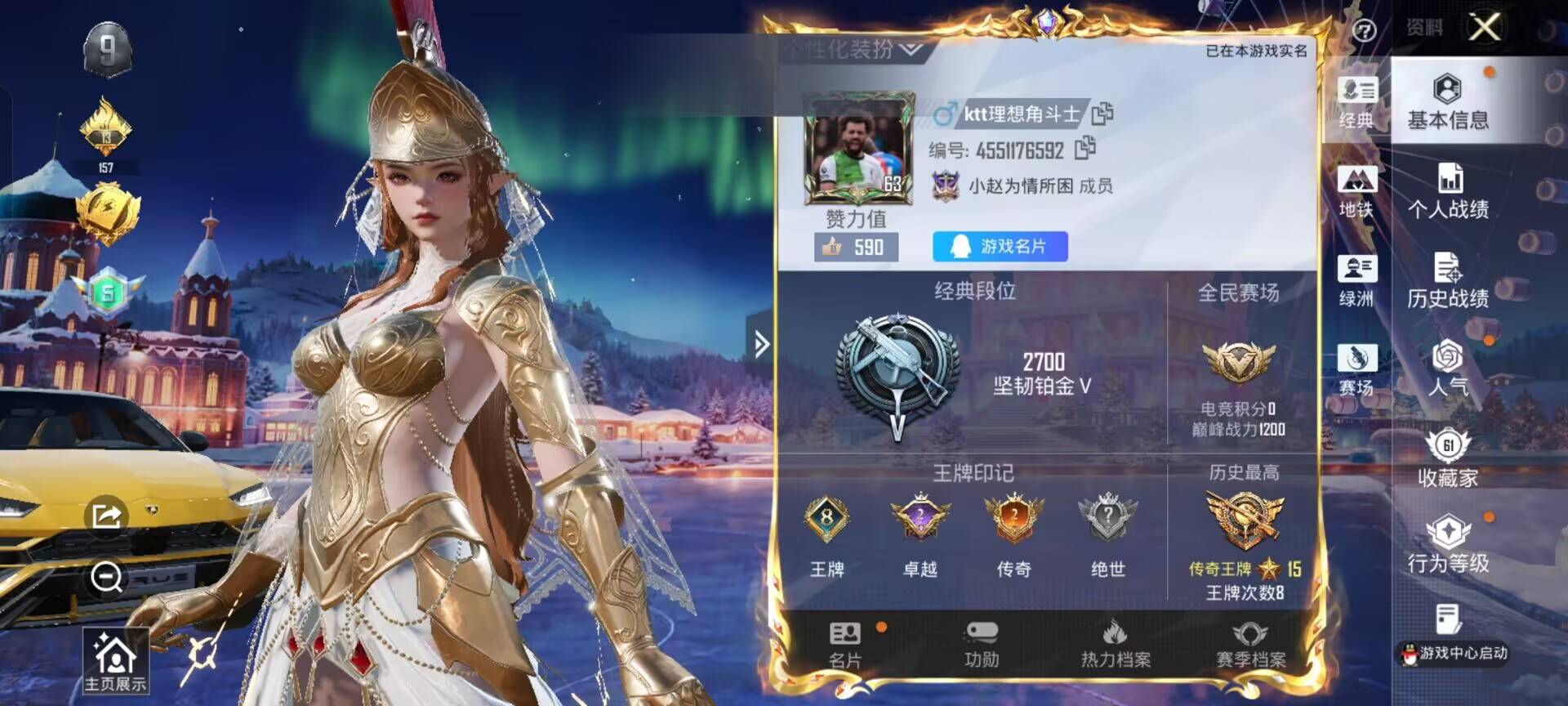Select the 经典 mode tab
1568x706 pixels.
click(x=1356, y=102)
